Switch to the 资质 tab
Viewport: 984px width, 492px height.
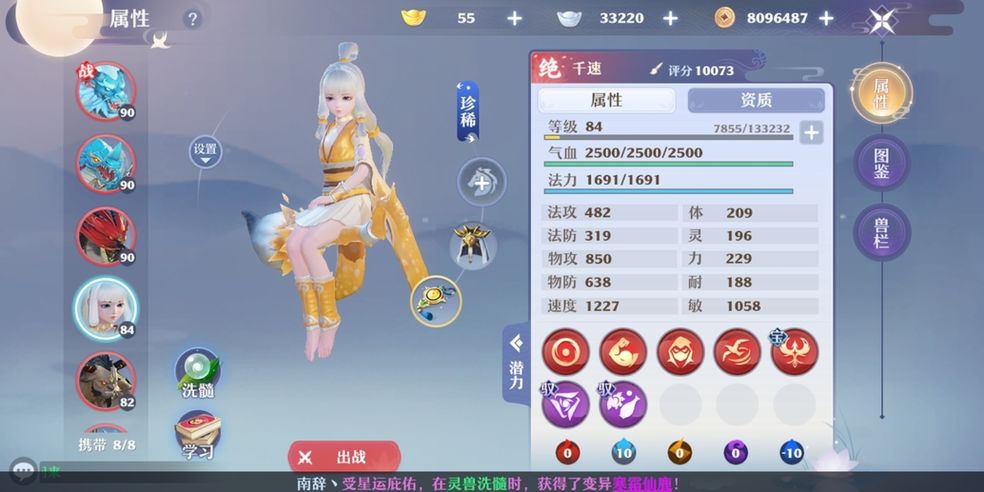(x=756, y=100)
